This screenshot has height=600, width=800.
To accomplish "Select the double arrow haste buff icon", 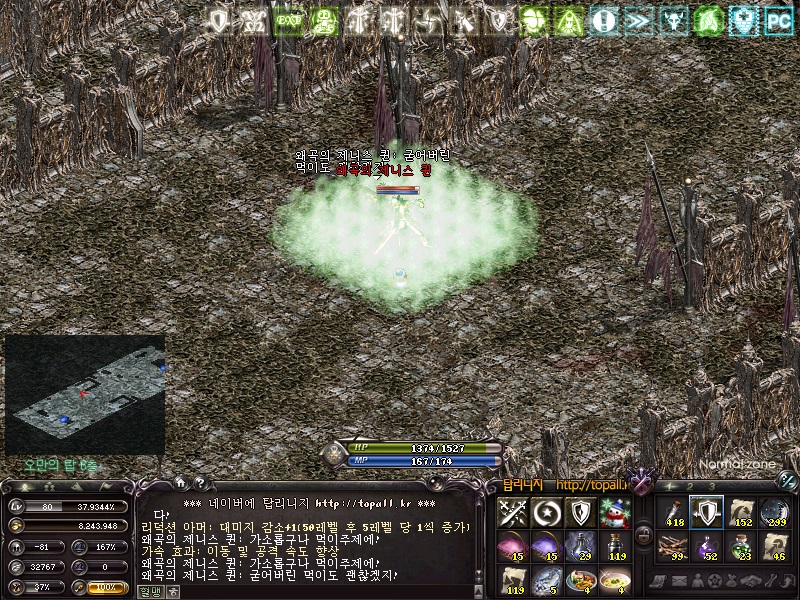I will click(x=639, y=19).
